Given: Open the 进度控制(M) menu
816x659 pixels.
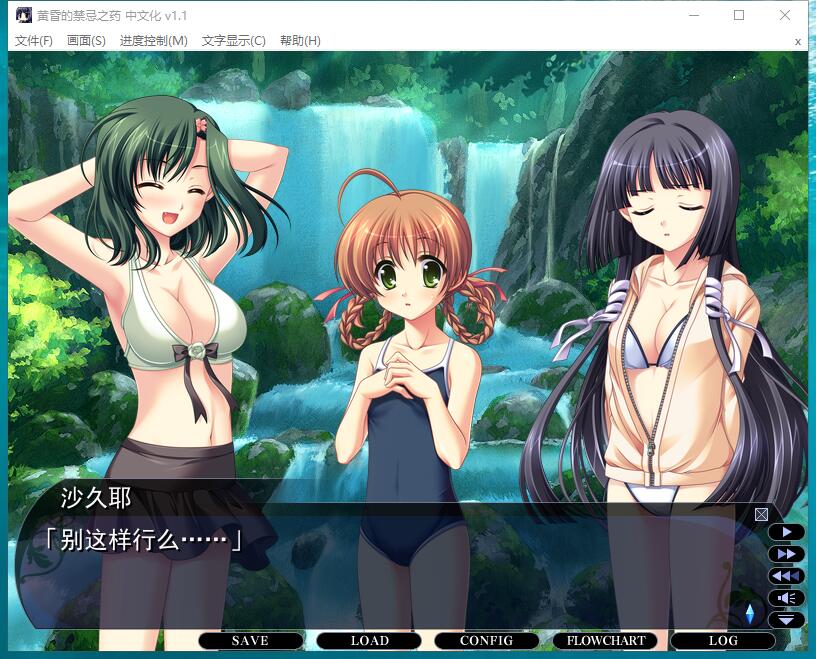Looking at the screenshot, I should (153, 41).
